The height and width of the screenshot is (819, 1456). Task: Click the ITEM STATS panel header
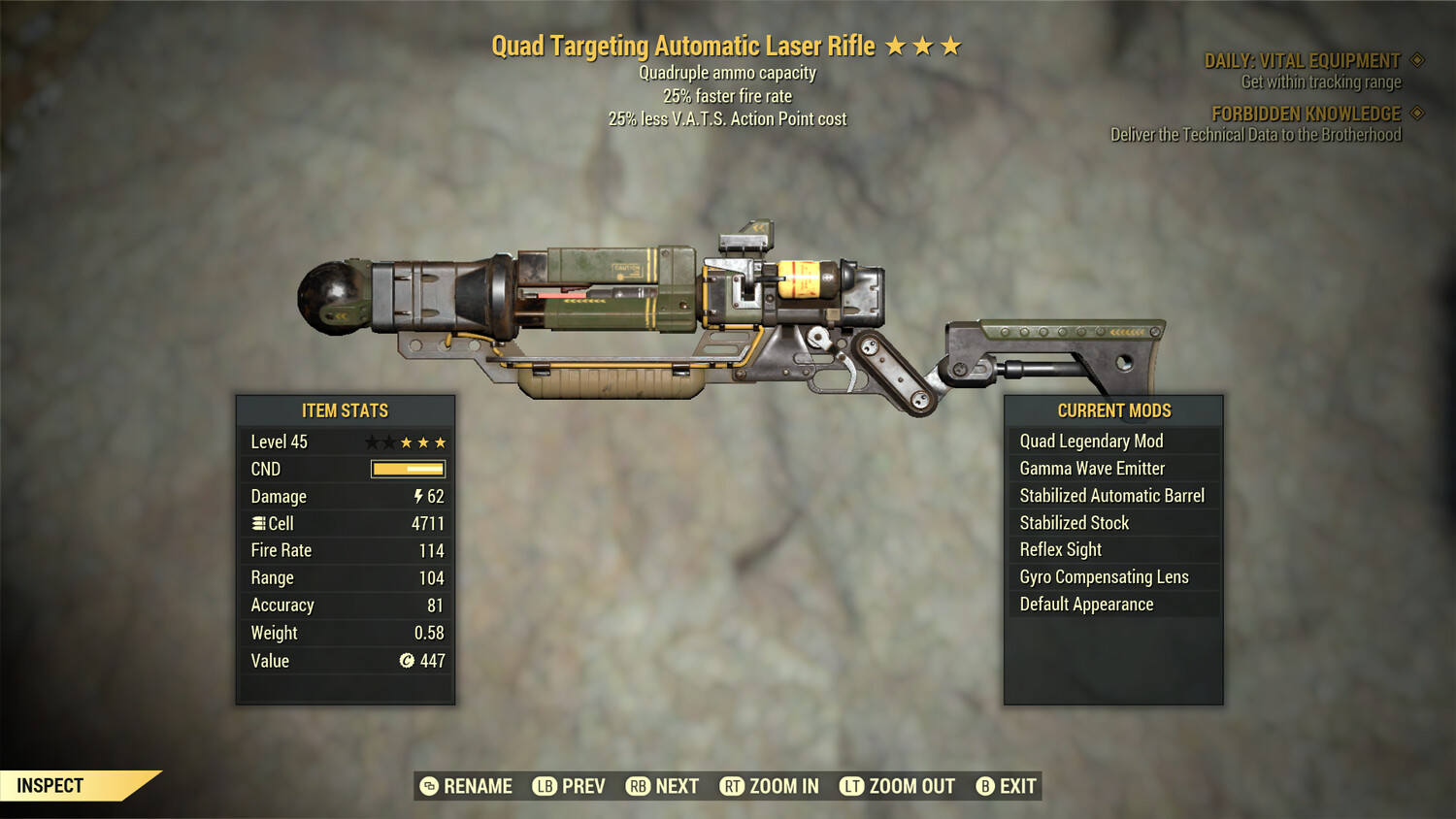coord(346,410)
